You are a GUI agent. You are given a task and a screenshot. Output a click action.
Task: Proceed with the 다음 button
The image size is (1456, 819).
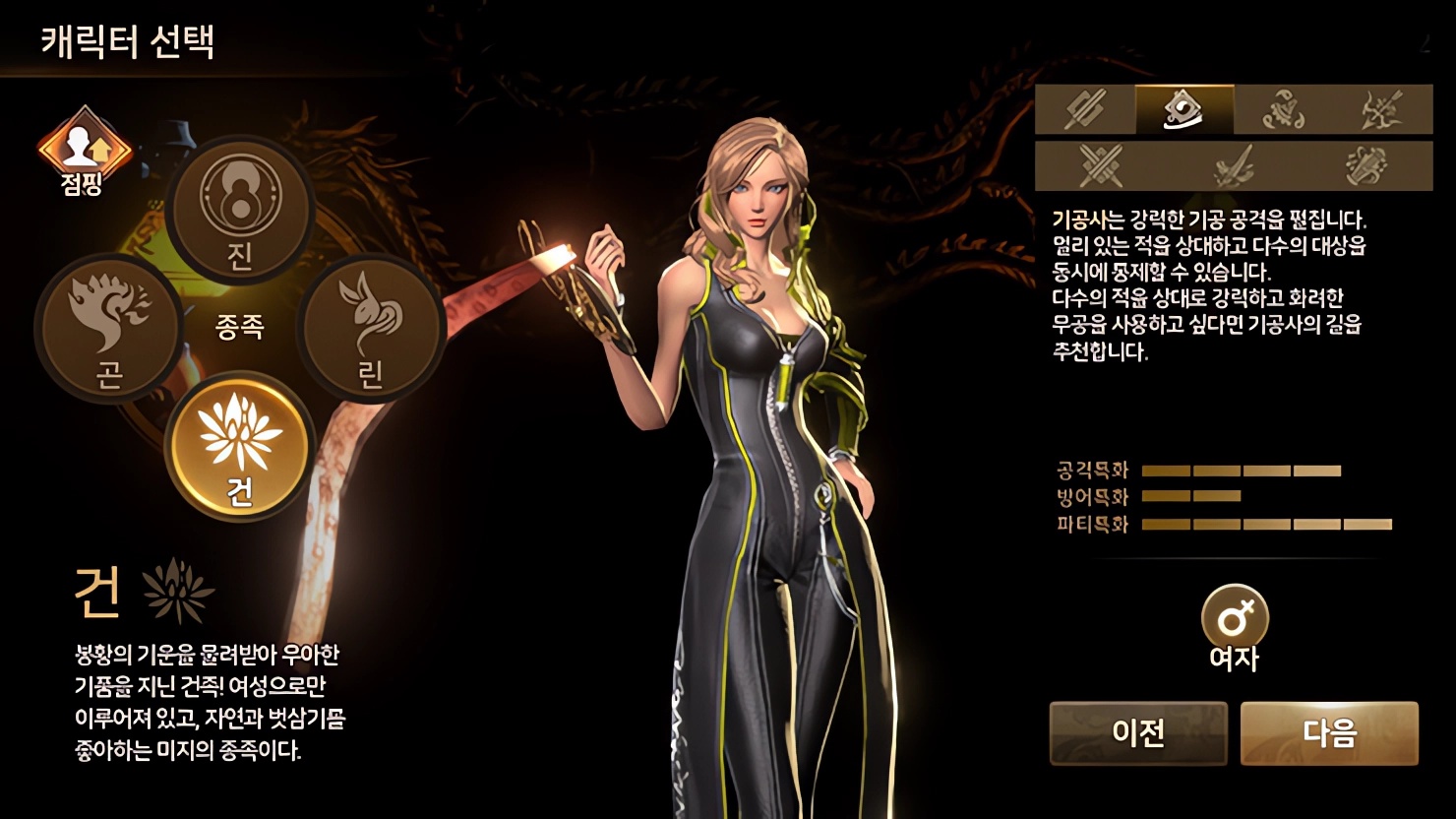[1329, 733]
